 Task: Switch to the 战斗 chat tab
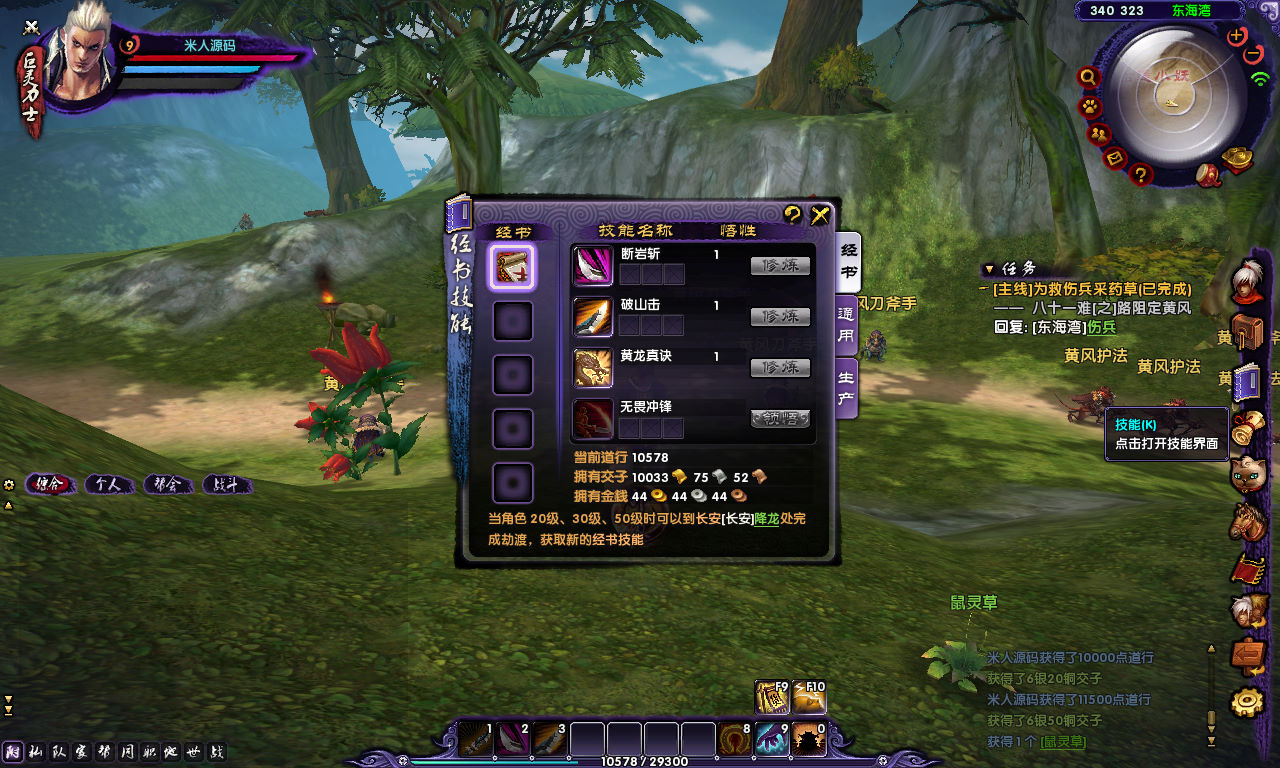226,485
